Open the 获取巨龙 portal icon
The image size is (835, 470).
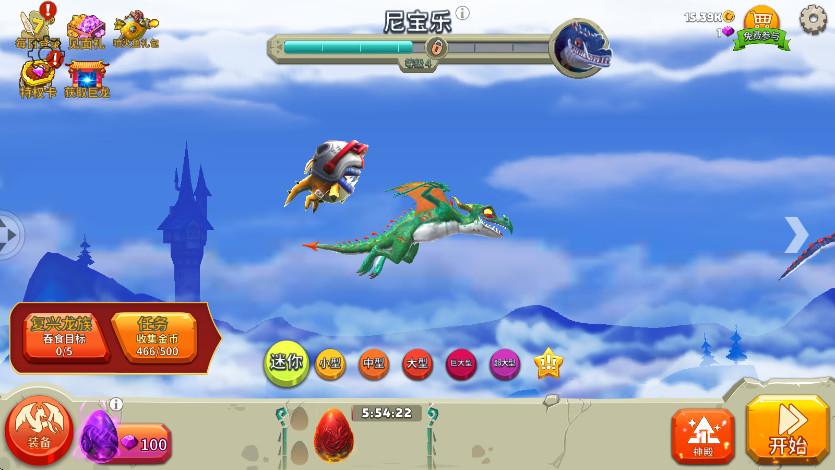click(88, 73)
